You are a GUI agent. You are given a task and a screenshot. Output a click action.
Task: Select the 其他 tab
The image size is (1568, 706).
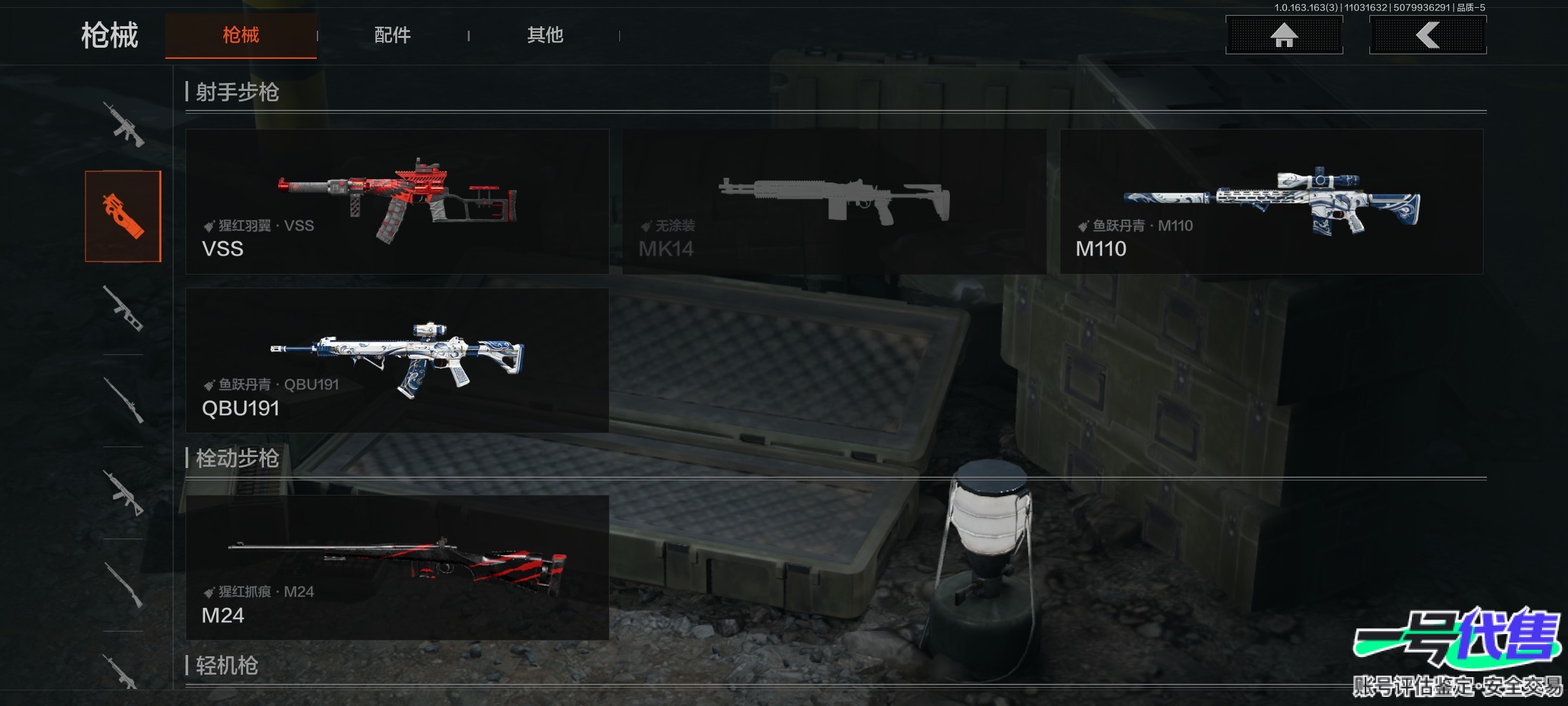pyautogui.click(x=545, y=35)
